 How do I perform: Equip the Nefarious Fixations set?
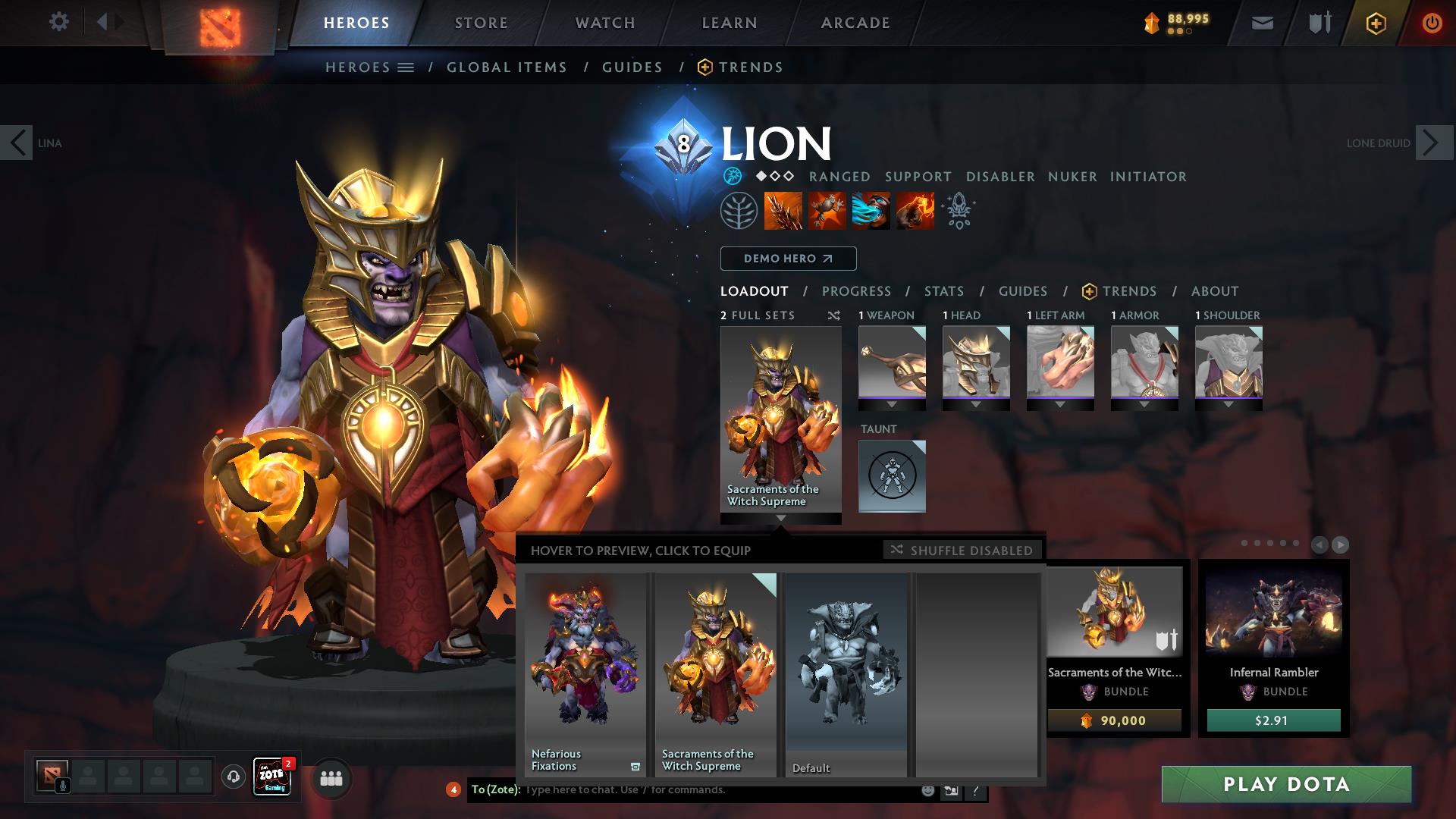[x=585, y=673]
